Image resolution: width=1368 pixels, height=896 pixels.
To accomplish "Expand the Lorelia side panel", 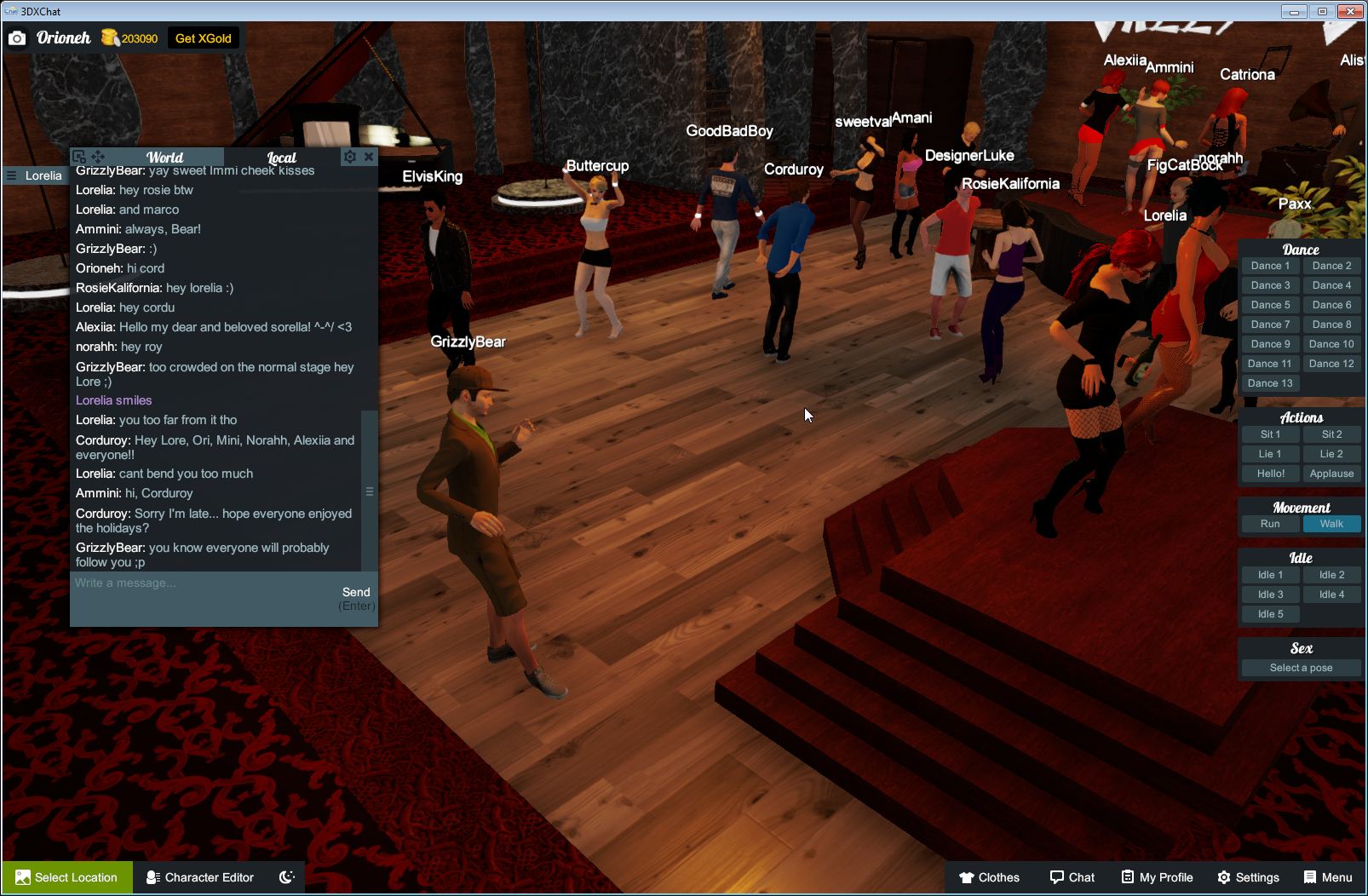I will (x=12, y=175).
